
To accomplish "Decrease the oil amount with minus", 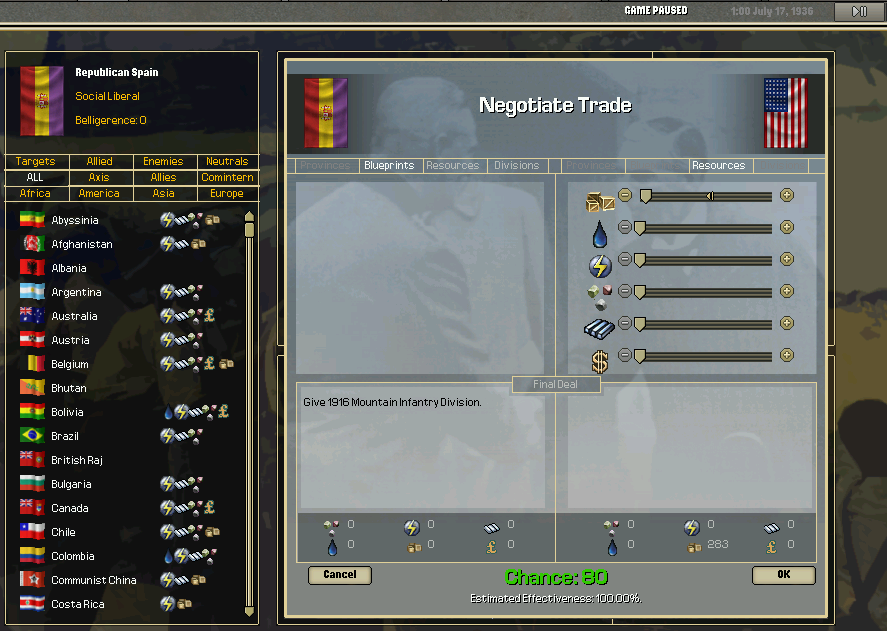I will point(625,227).
